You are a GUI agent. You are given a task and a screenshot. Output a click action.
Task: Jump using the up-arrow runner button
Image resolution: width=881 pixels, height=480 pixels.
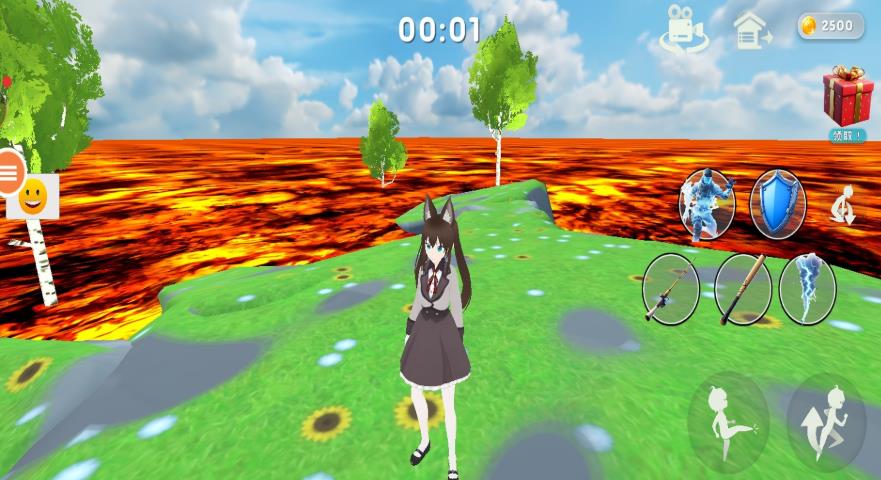(x=826, y=422)
